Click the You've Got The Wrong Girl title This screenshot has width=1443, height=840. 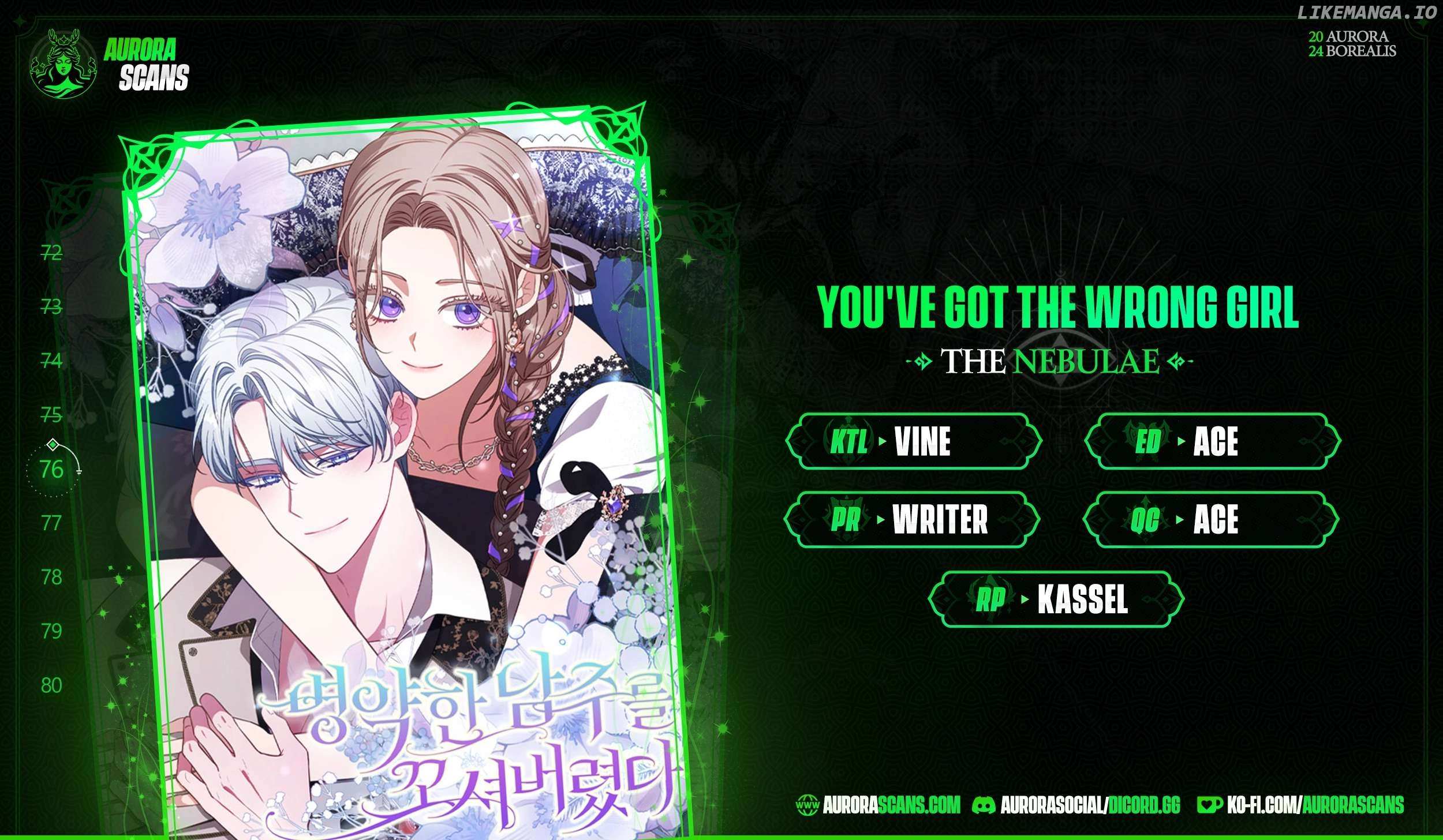tap(1059, 307)
